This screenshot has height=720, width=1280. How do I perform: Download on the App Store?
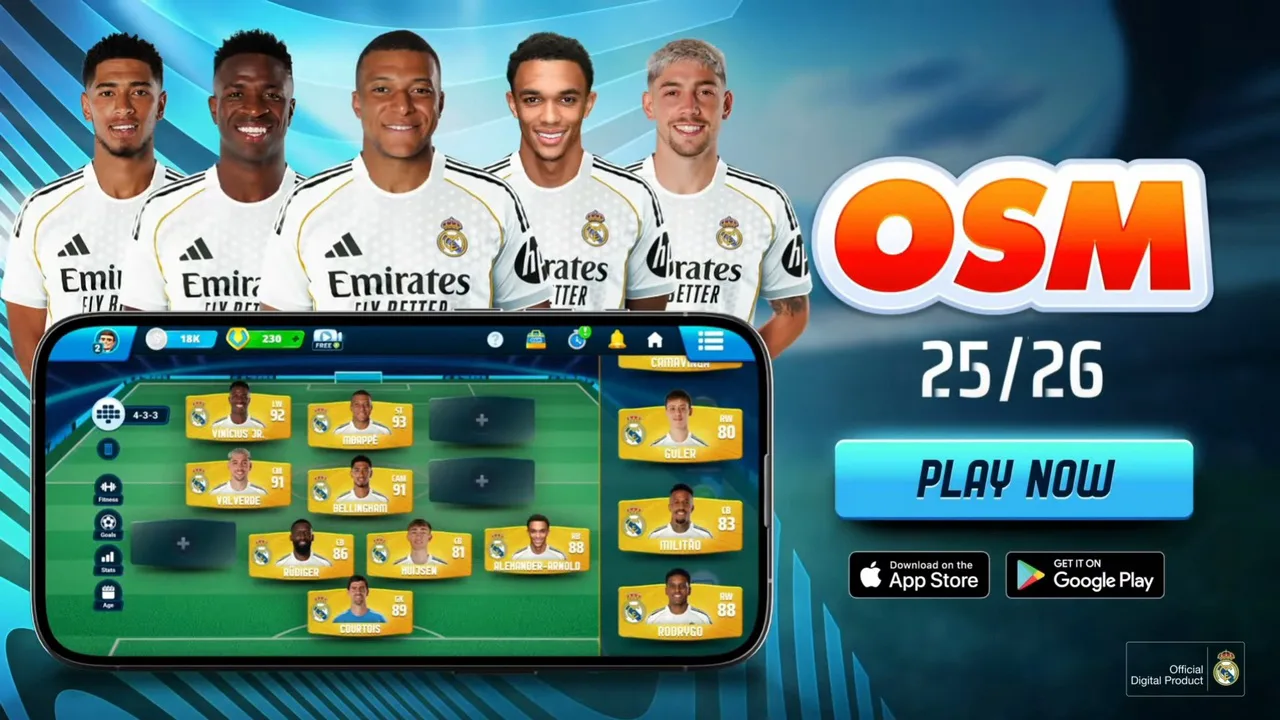point(918,575)
